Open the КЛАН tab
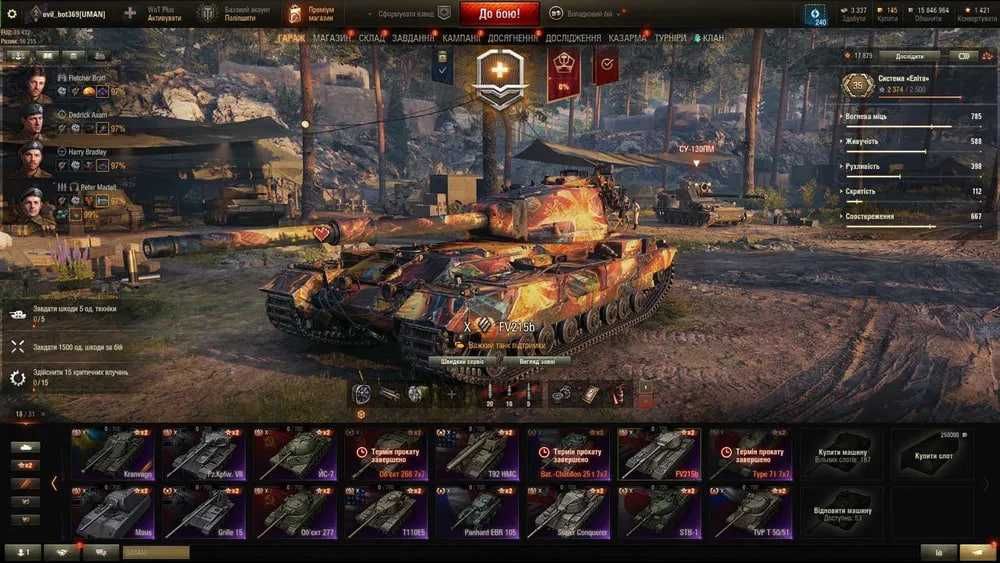 coord(712,38)
